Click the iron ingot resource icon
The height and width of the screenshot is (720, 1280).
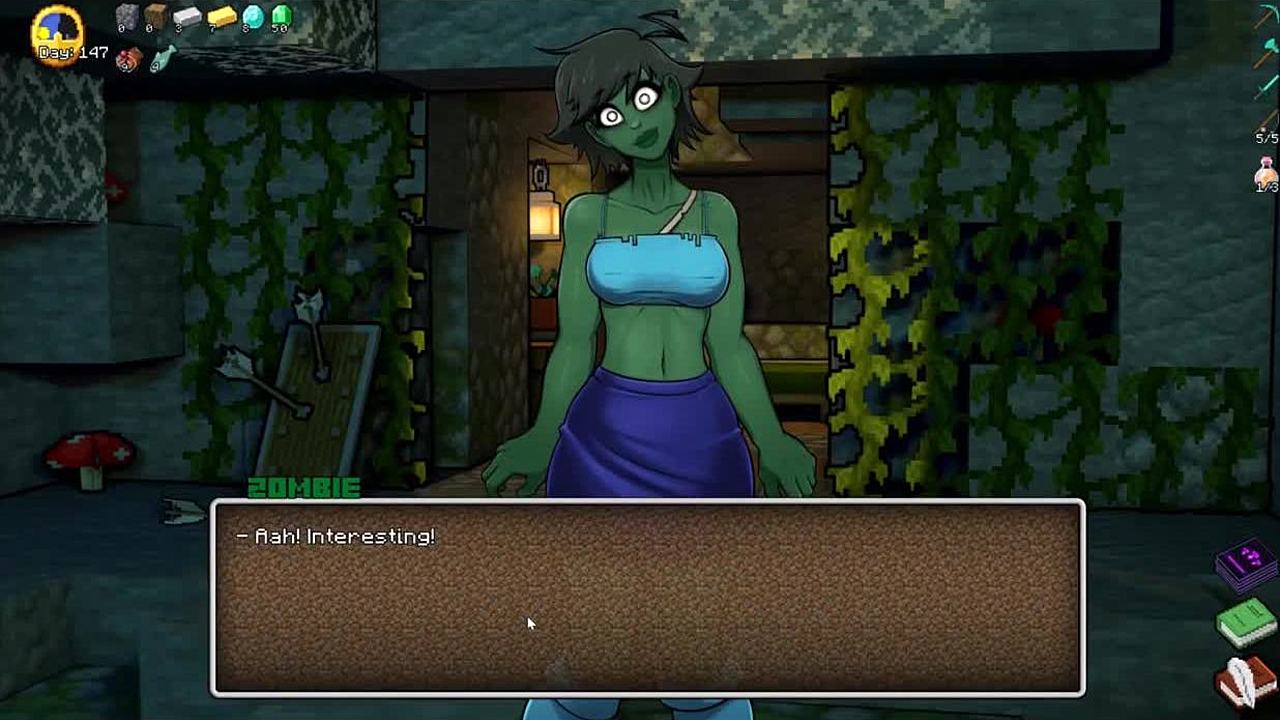tap(187, 17)
